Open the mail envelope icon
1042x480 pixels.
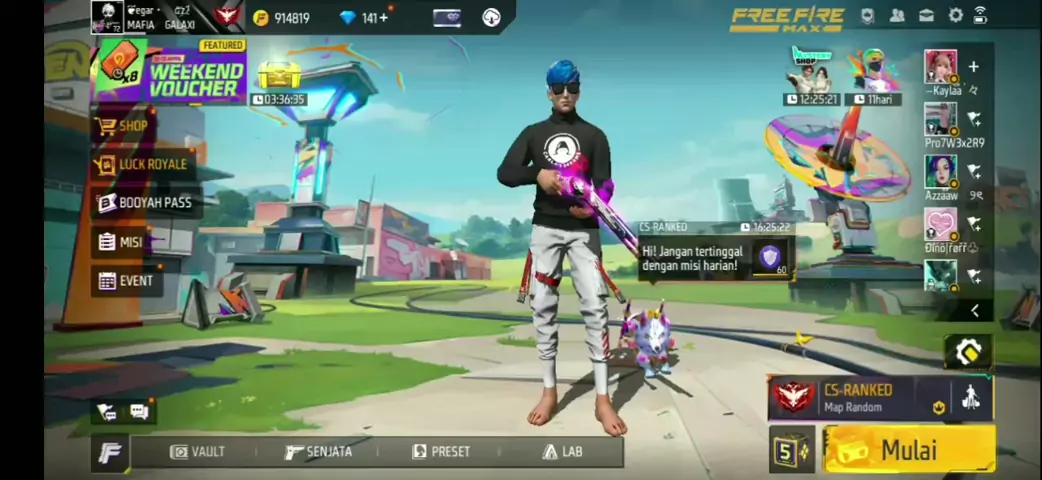click(x=927, y=15)
